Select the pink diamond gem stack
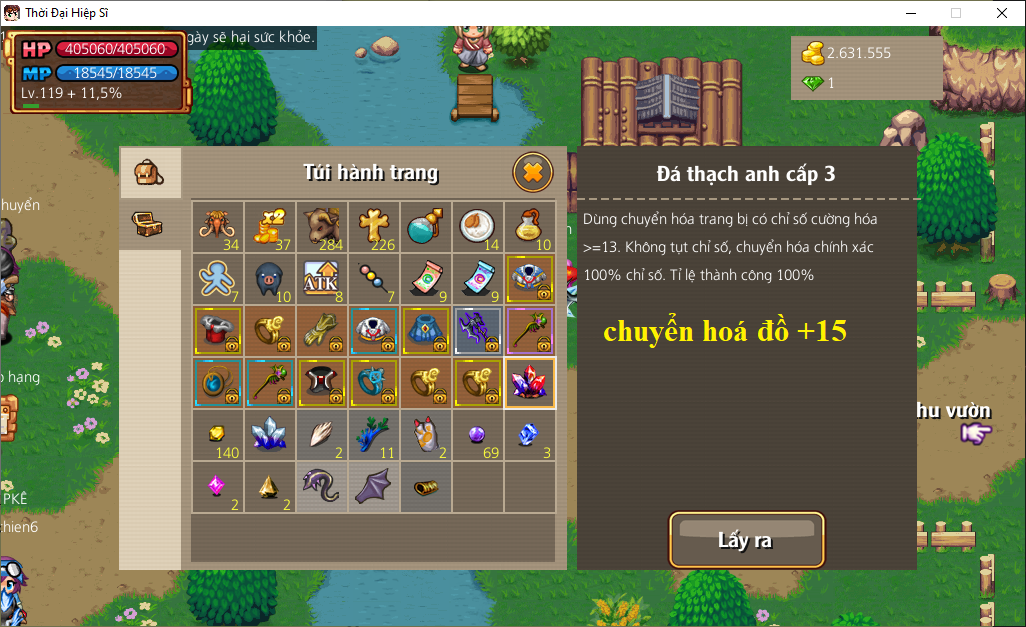The width and height of the screenshot is (1026, 627). tap(217, 487)
